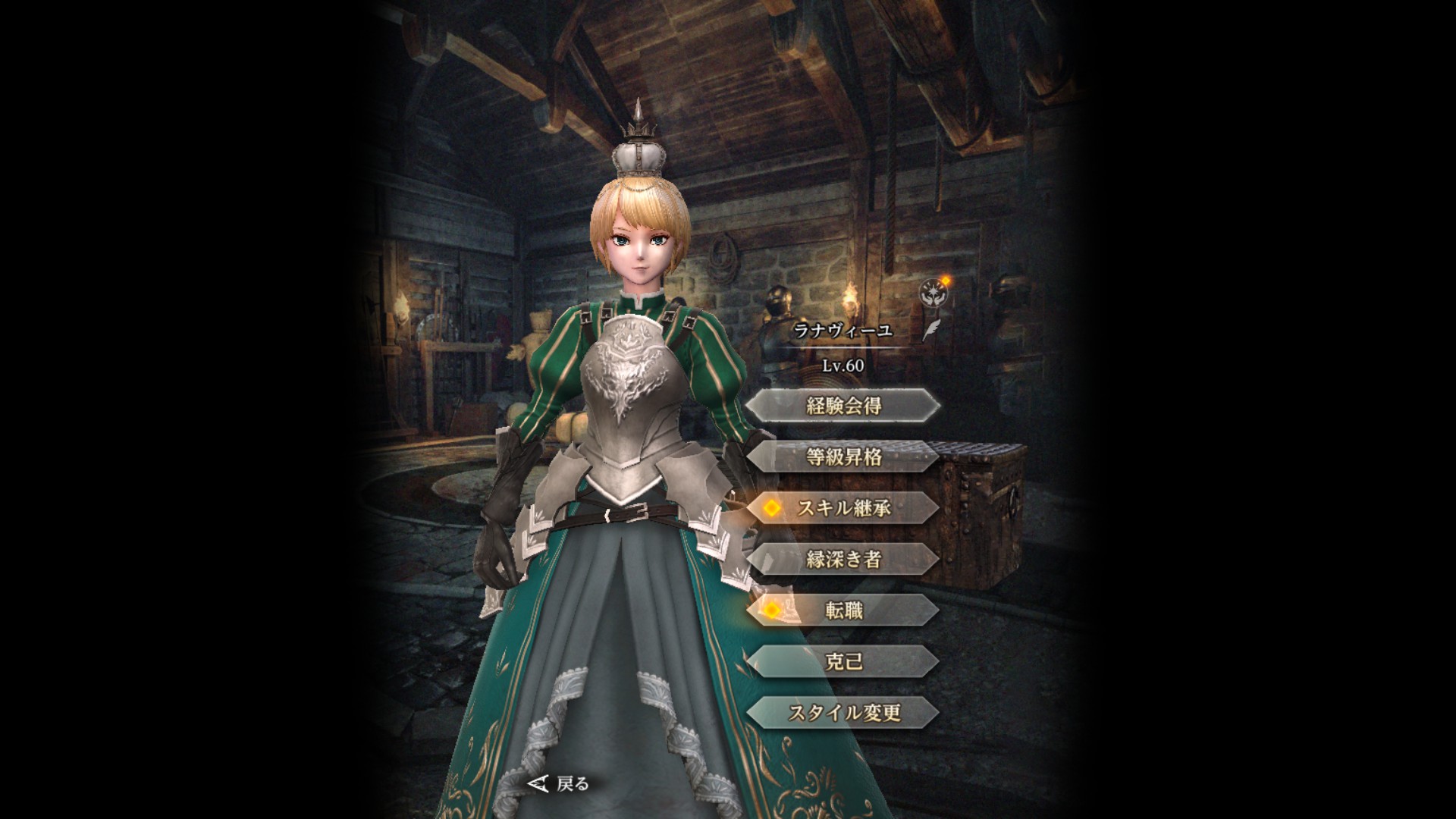Choose the スタイル変更 button
Image resolution: width=1456 pixels, height=819 pixels.
pos(843,713)
